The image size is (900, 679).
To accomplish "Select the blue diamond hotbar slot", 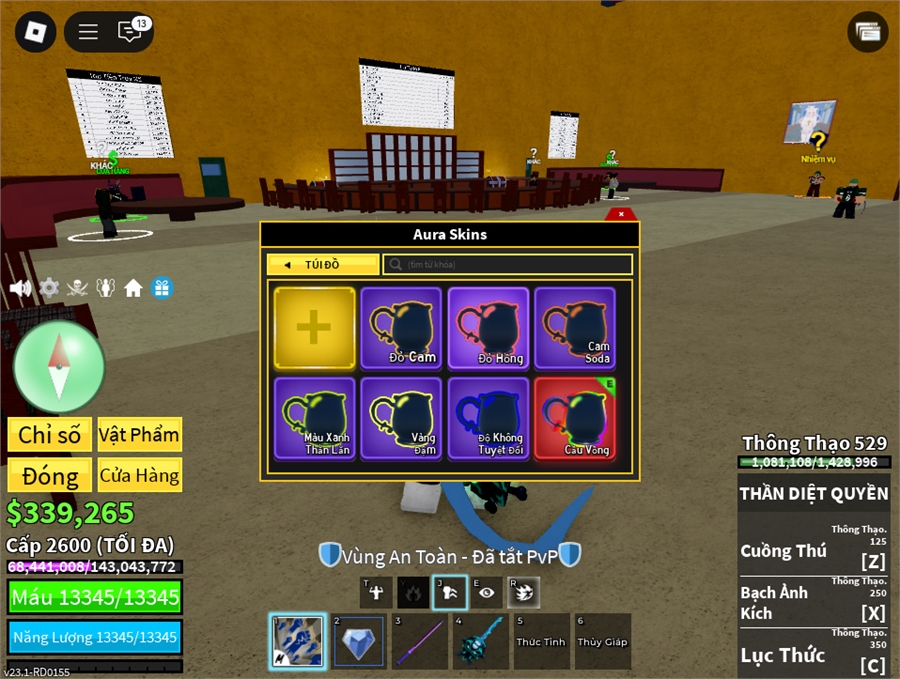I will tap(360, 641).
